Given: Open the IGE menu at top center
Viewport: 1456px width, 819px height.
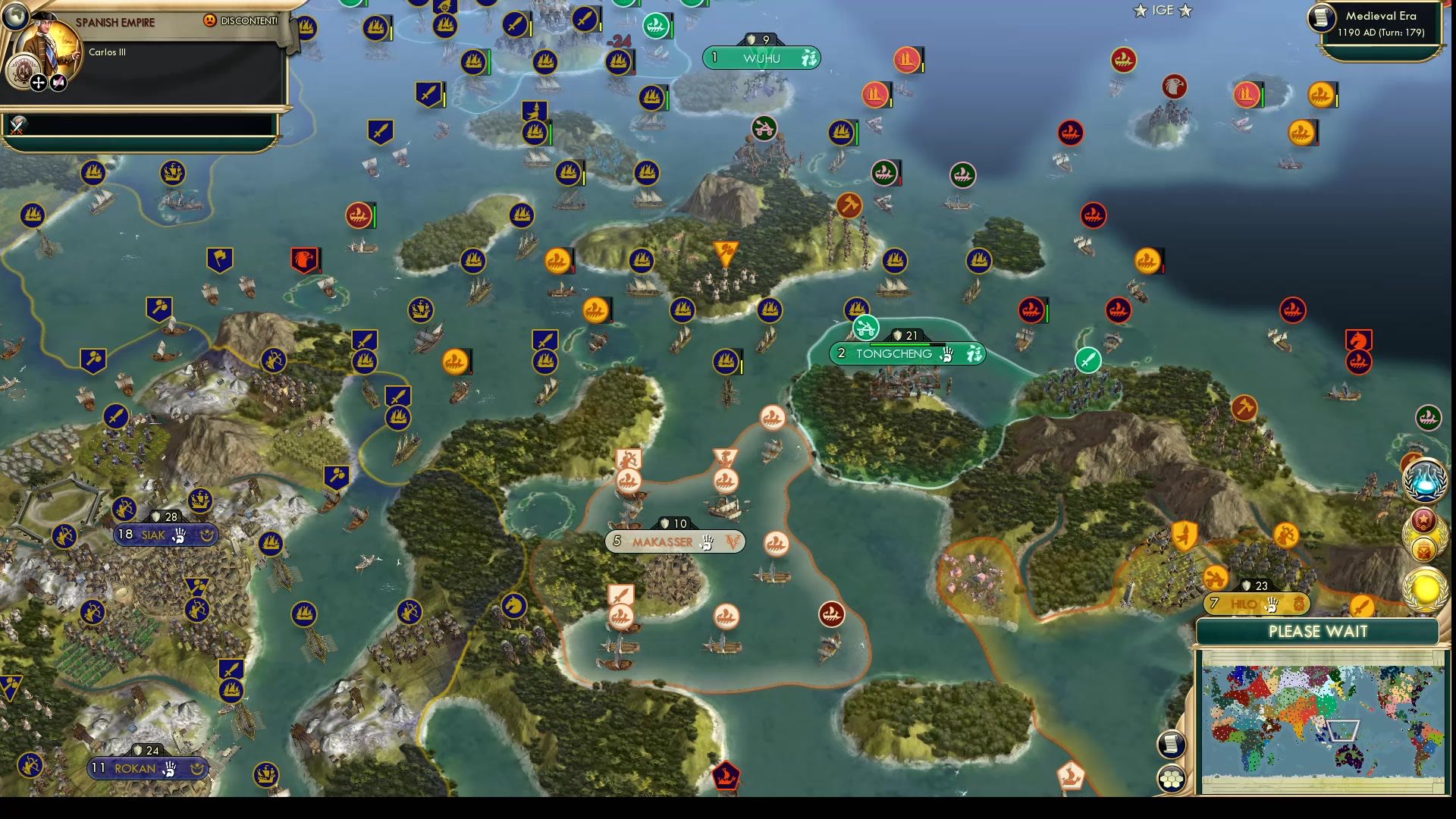Looking at the screenshot, I should 1159,11.
